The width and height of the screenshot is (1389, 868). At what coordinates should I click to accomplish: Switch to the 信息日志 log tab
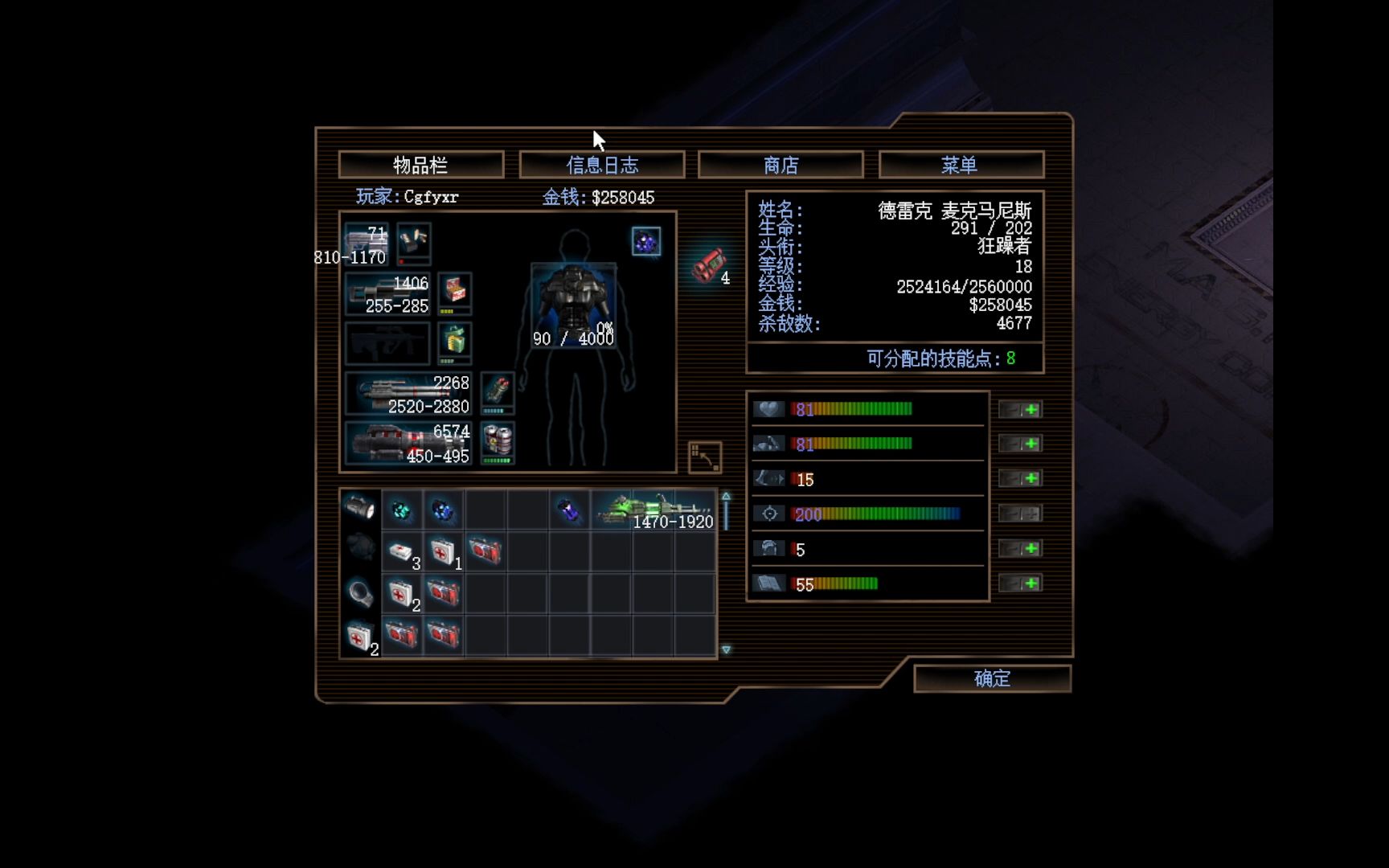click(x=602, y=166)
